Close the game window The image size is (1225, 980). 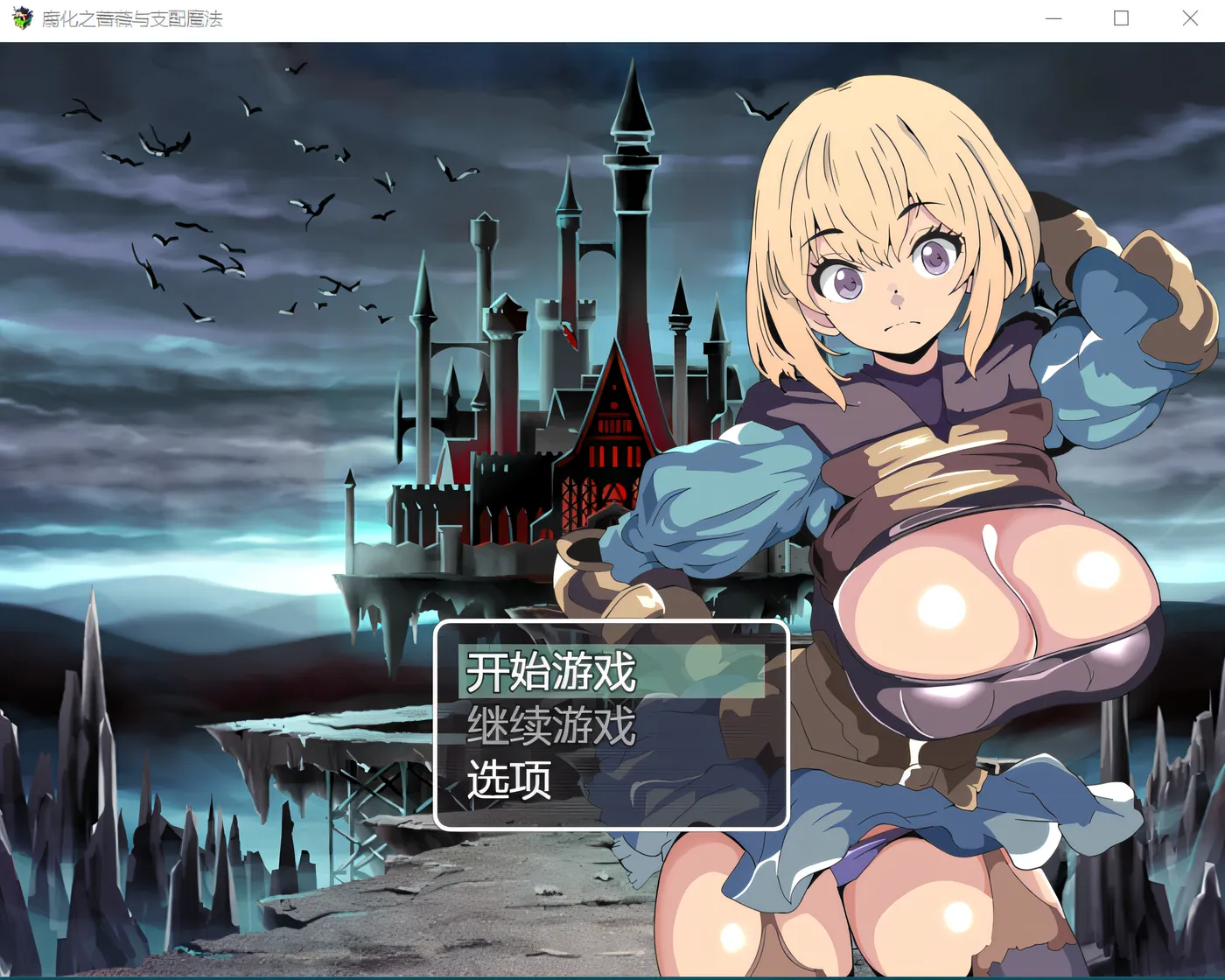(x=1190, y=18)
